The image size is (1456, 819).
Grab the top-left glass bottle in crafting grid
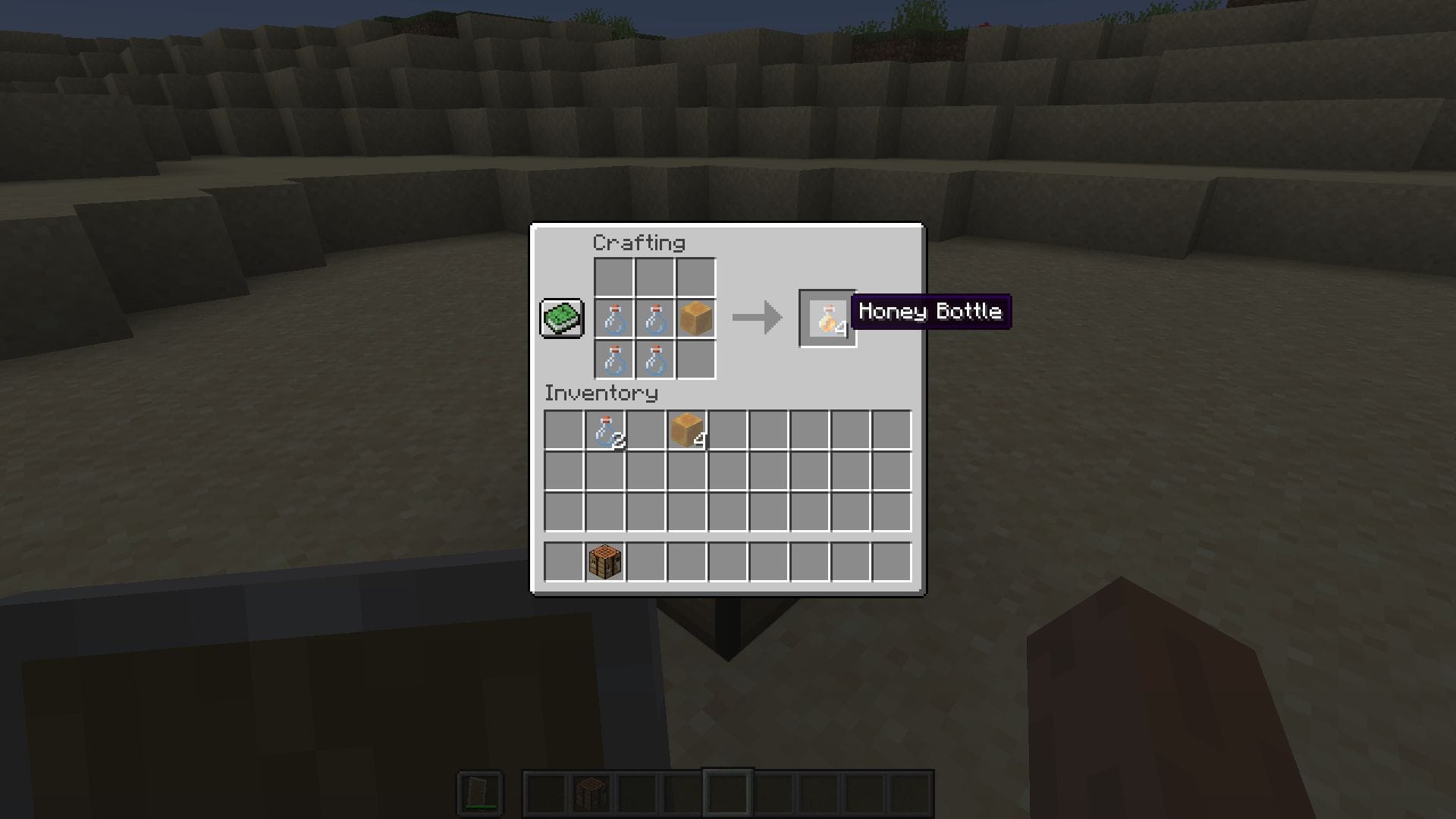(x=614, y=318)
